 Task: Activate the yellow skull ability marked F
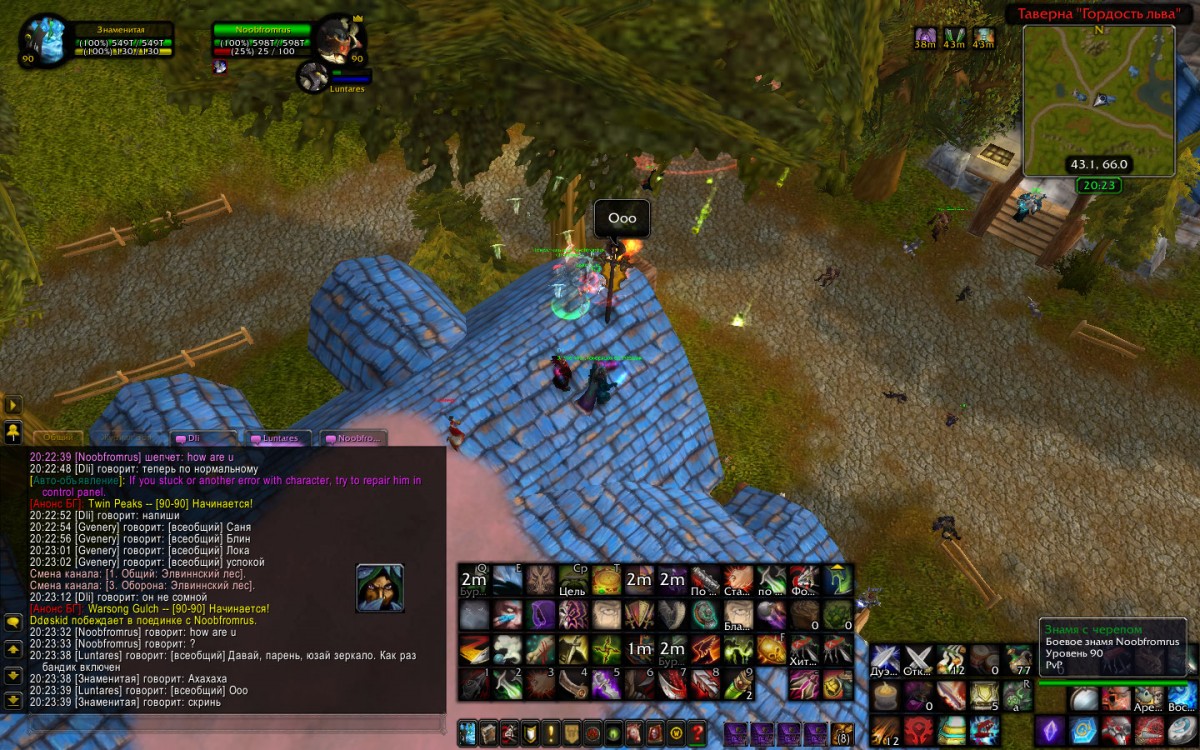pos(771,650)
